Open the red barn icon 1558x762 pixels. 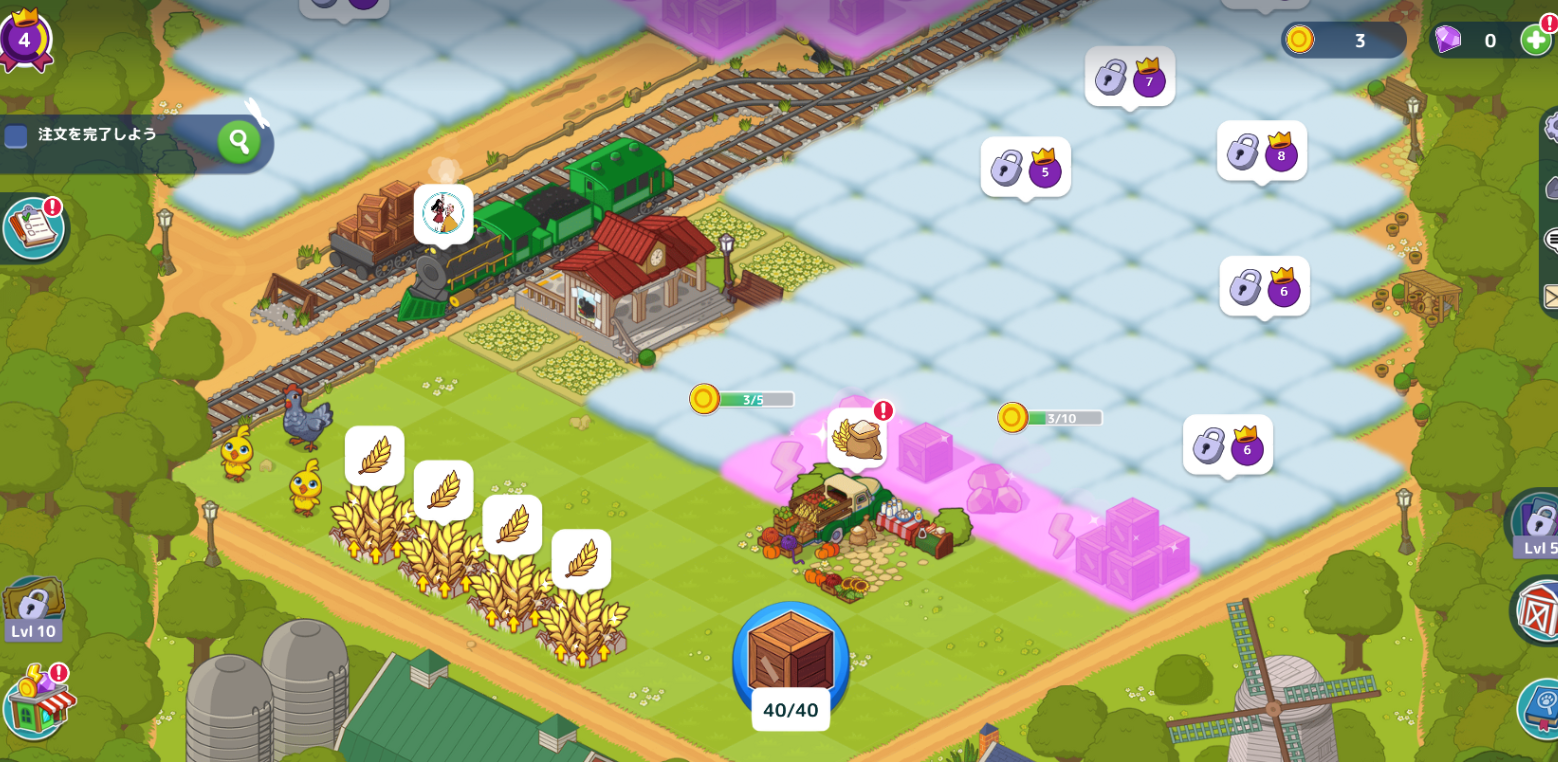click(x=1537, y=609)
